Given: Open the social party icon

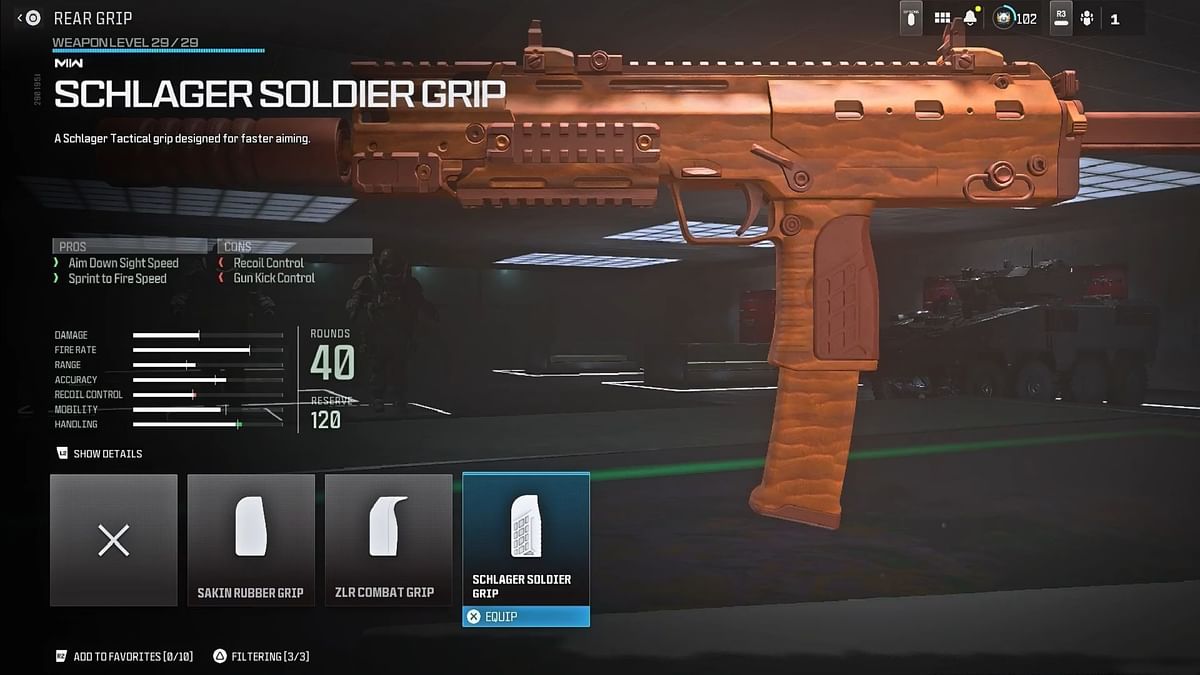Looking at the screenshot, I should (1087, 18).
